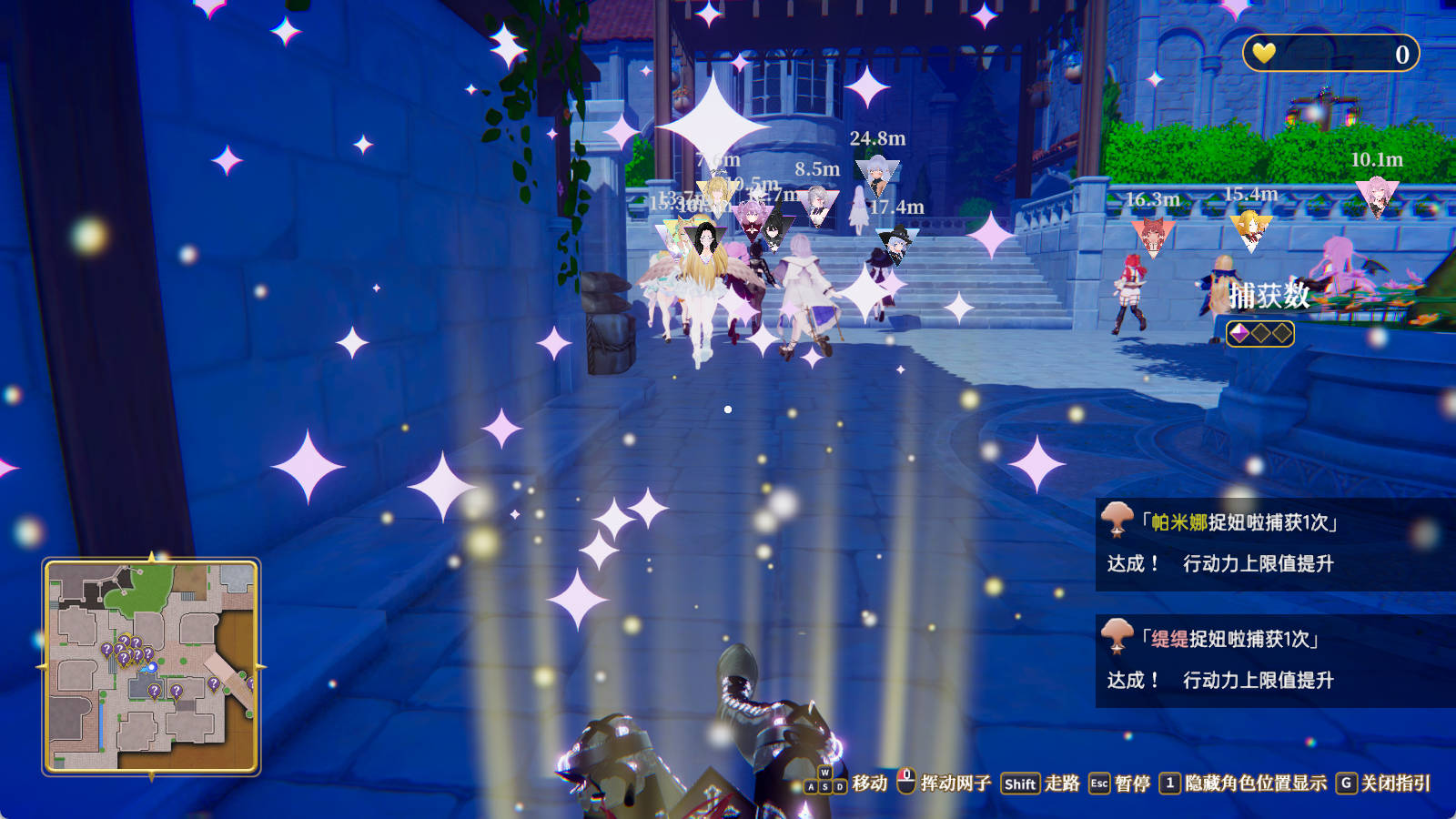Click the 捕获数 diamond progress indicator
Image resolution: width=1456 pixels, height=819 pixels.
tap(1259, 332)
